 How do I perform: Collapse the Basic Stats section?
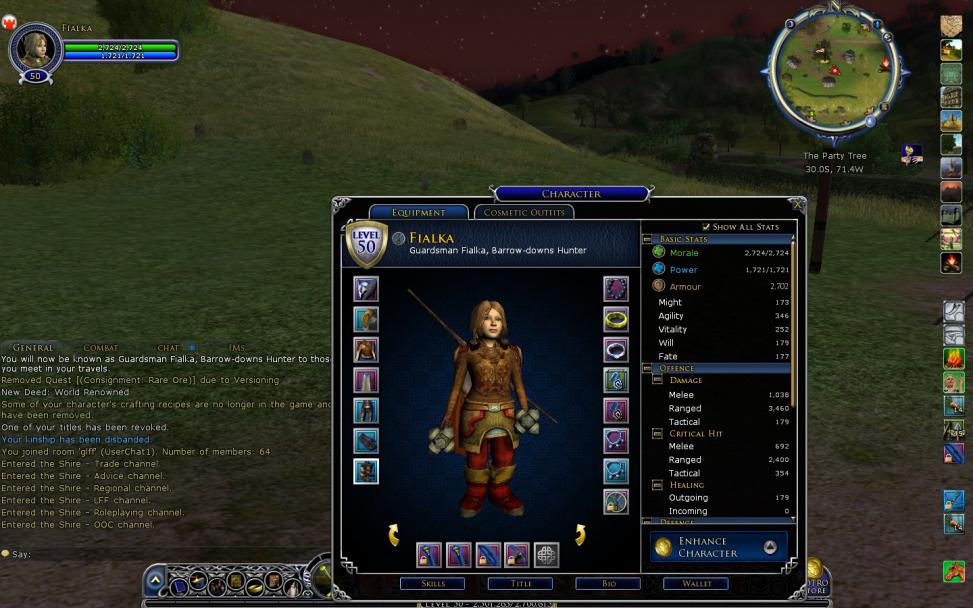[647, 240]
